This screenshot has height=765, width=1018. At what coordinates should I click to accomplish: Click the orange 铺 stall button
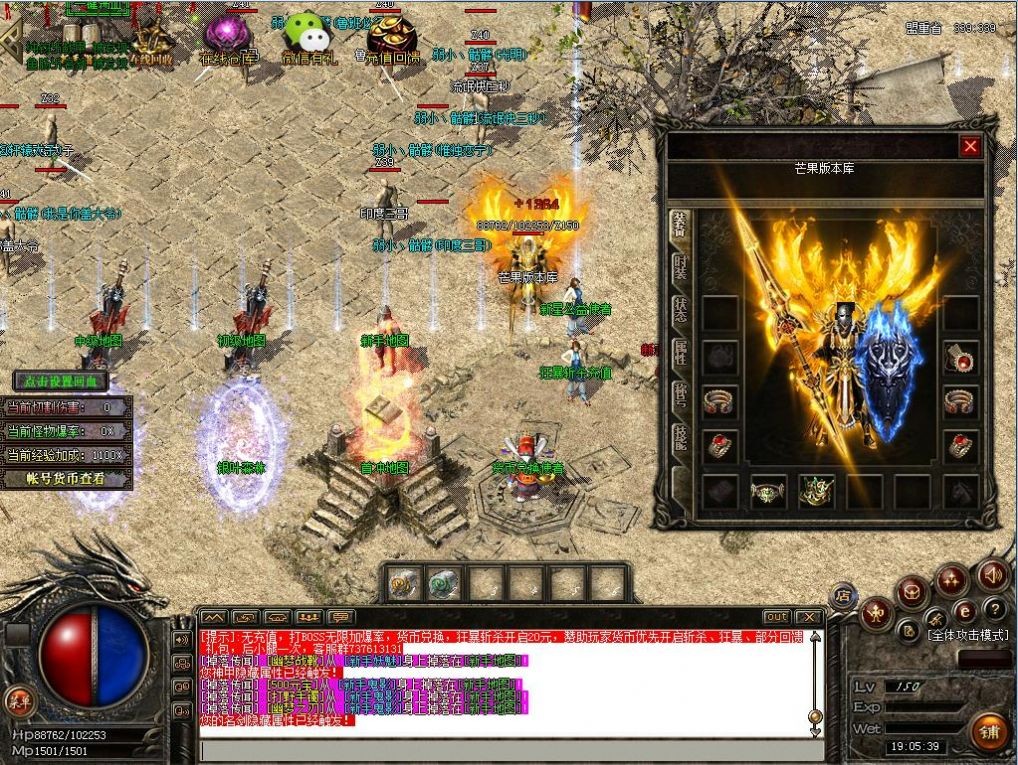point(989,732)
